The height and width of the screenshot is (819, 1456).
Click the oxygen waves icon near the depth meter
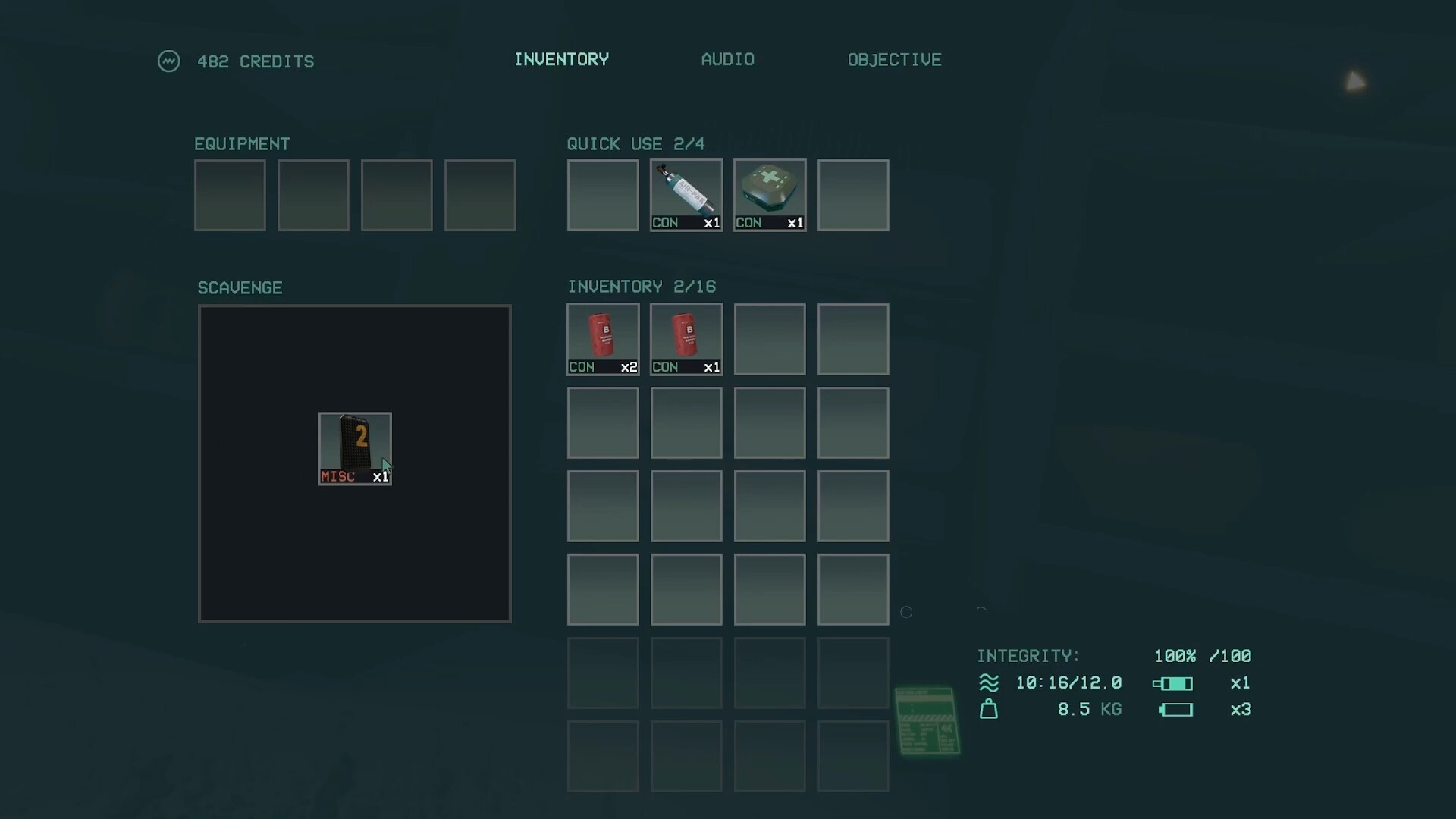(990, 682)
